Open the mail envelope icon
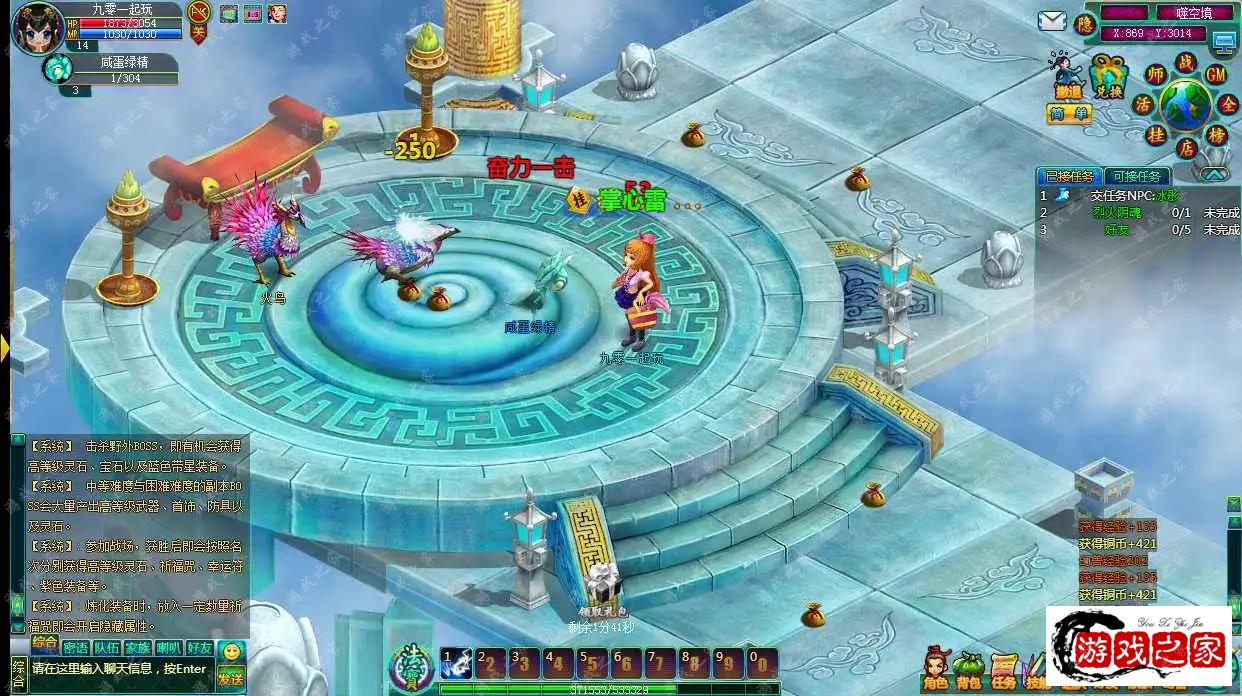Screen dimensions: 1242x696 (x=1051, y=21)
